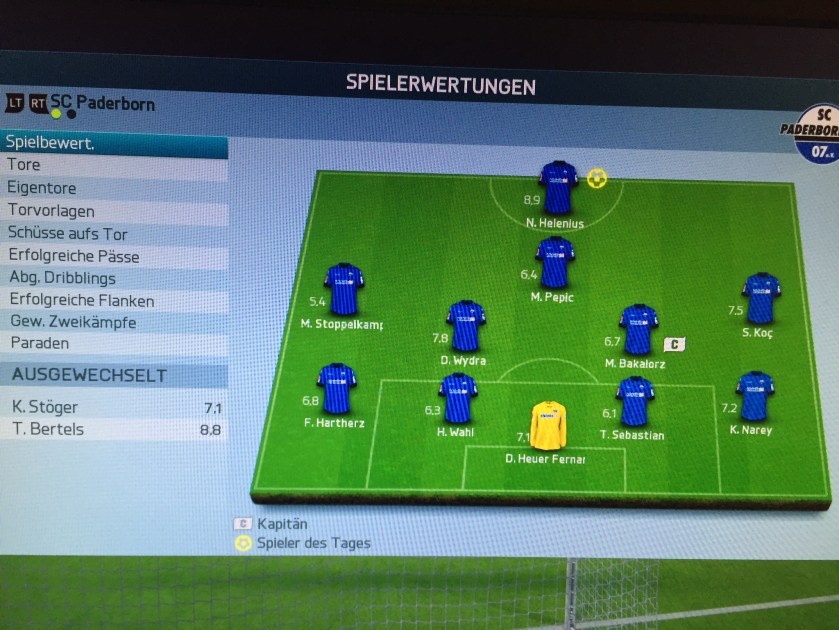Show the Paraden stat entry

click(110, 343)
